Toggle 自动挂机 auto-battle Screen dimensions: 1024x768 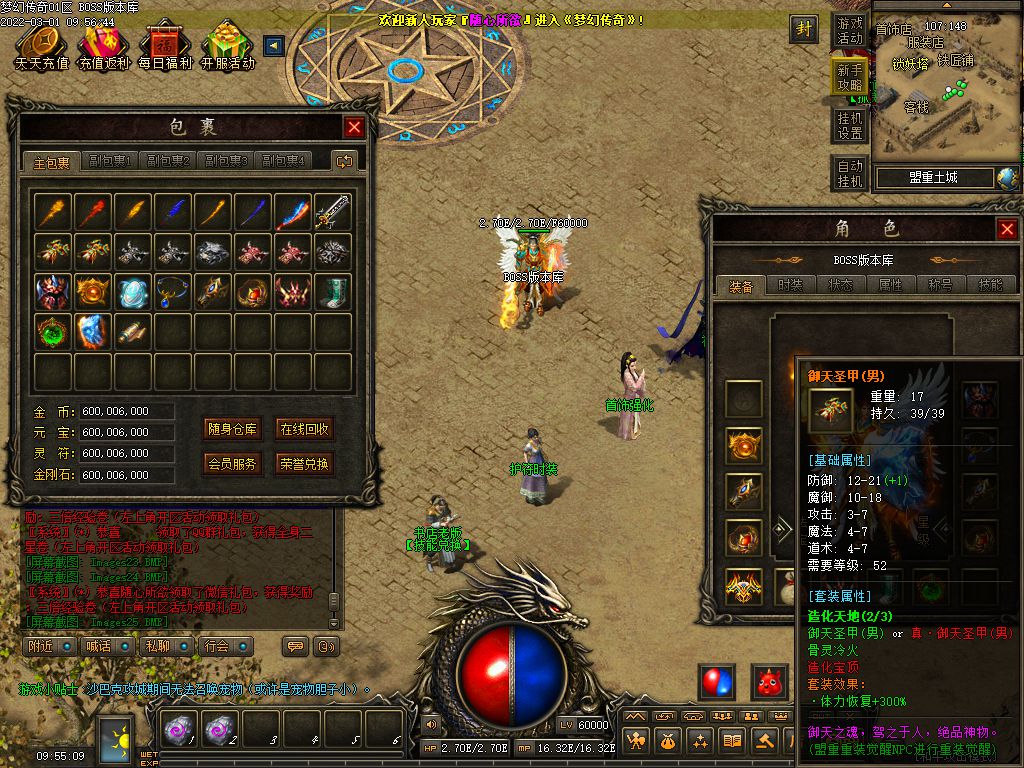850,174
